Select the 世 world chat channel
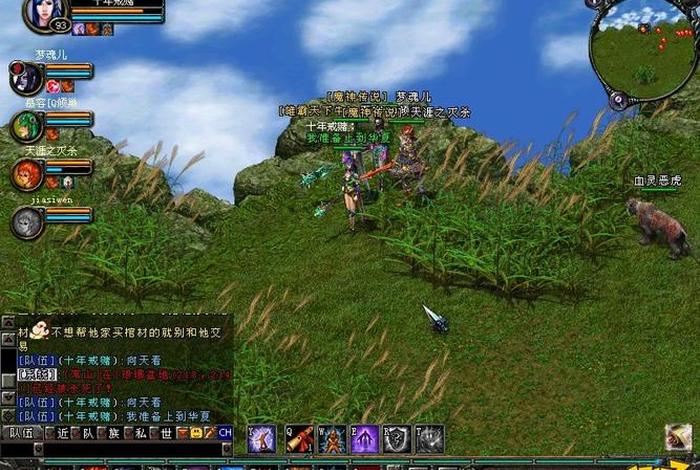 (167, 433)
